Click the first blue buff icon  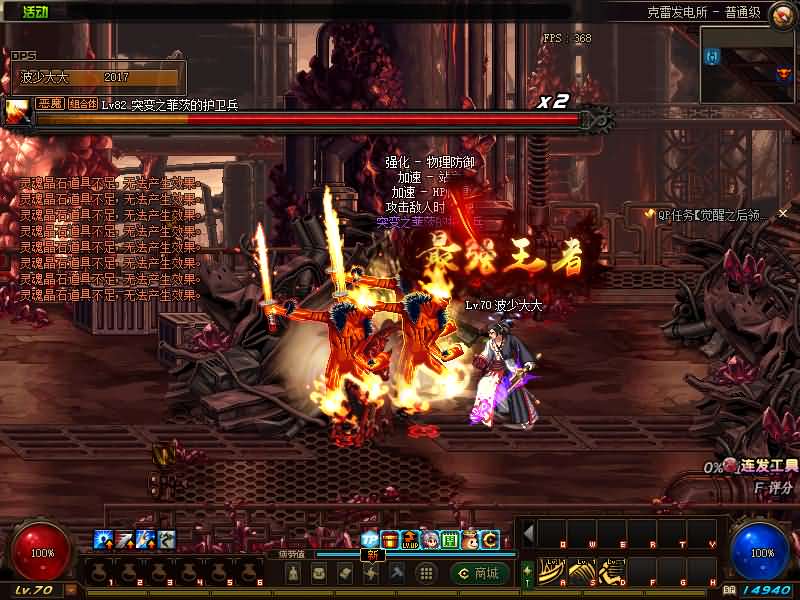coord(102,540)
